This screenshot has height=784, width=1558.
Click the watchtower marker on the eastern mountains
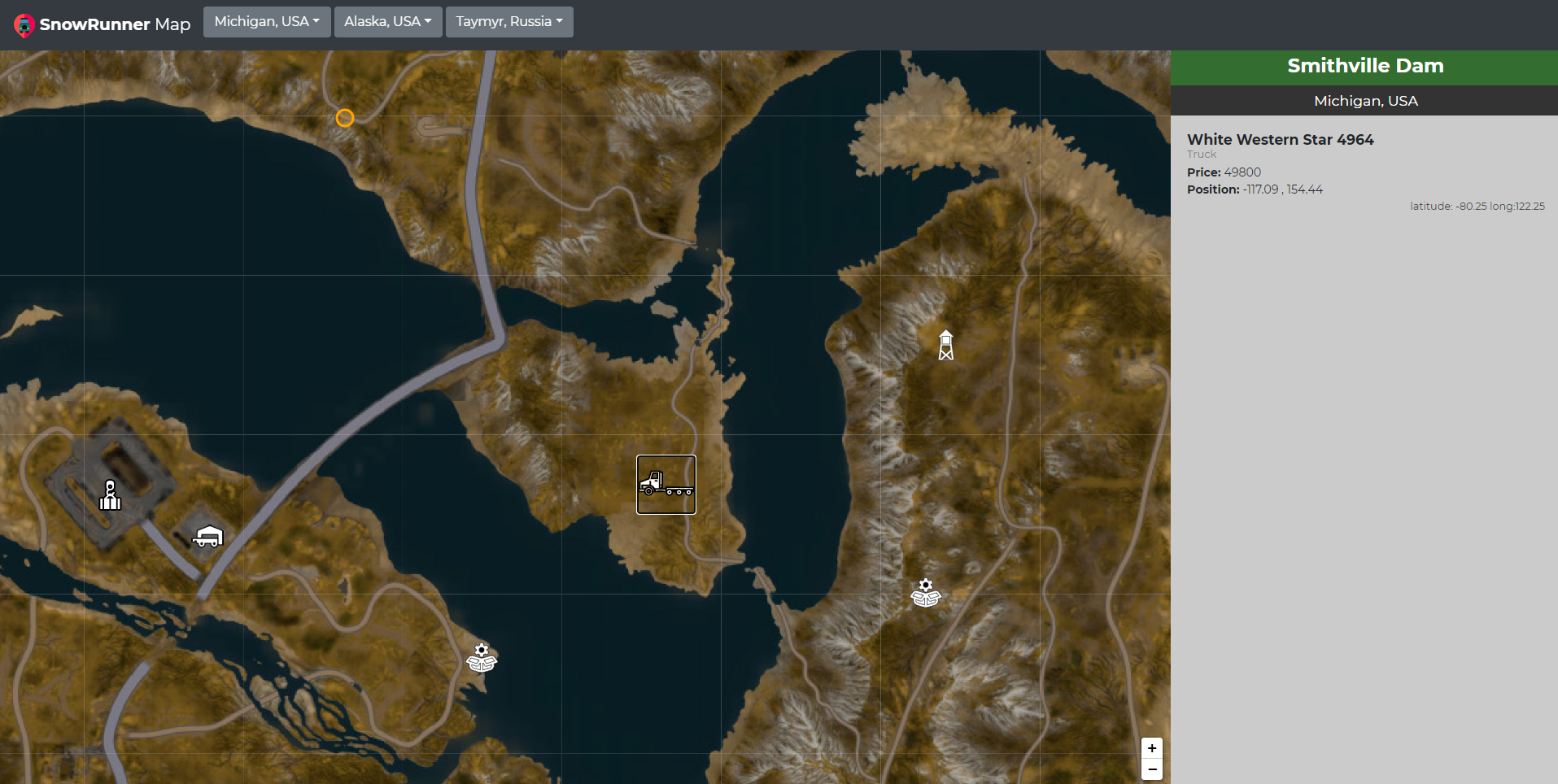pos(945,345)
